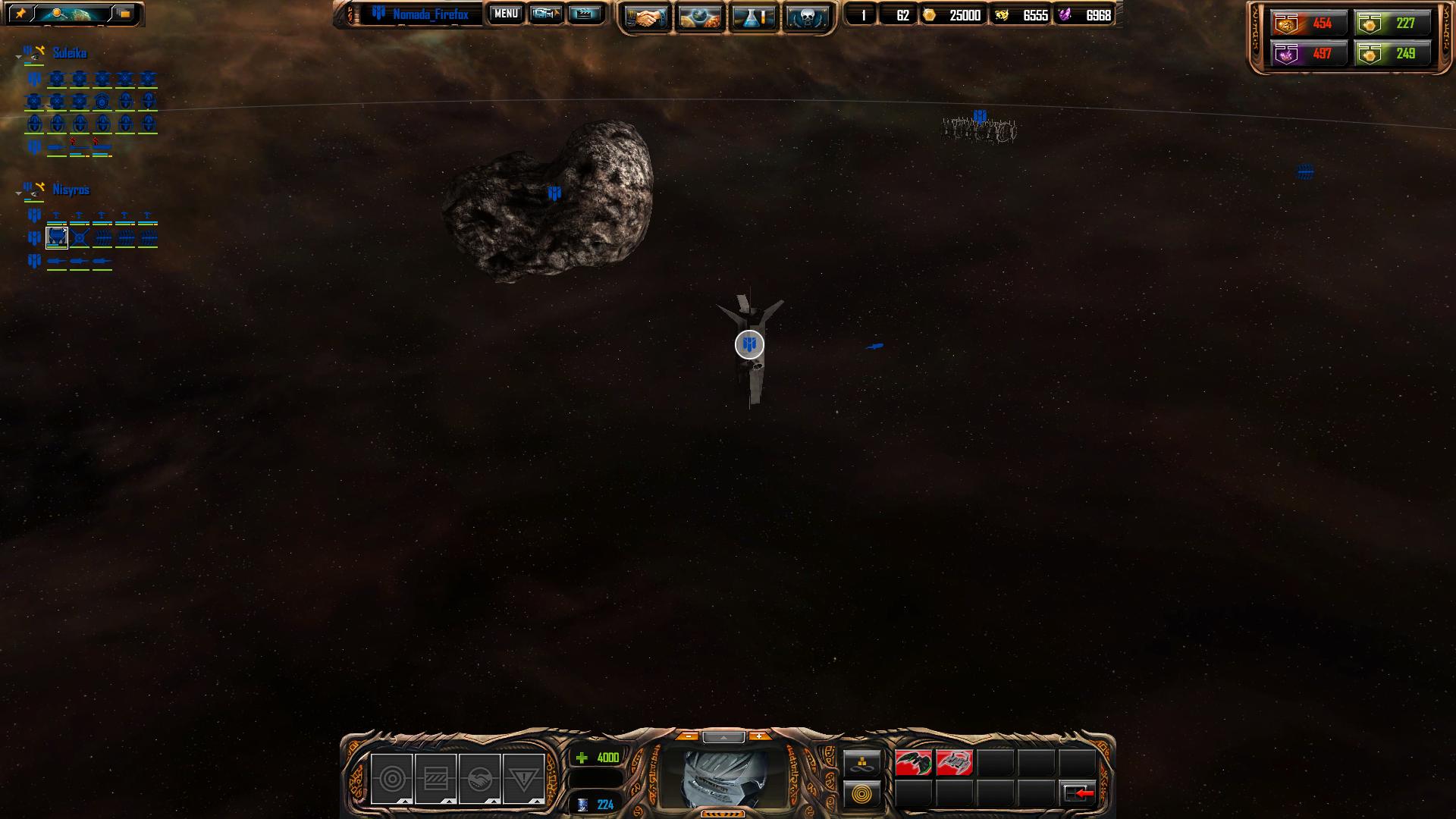Collapse the Suleika planet group
Image resolution: width=1456 pixels, height=819 pixels.
19,57
